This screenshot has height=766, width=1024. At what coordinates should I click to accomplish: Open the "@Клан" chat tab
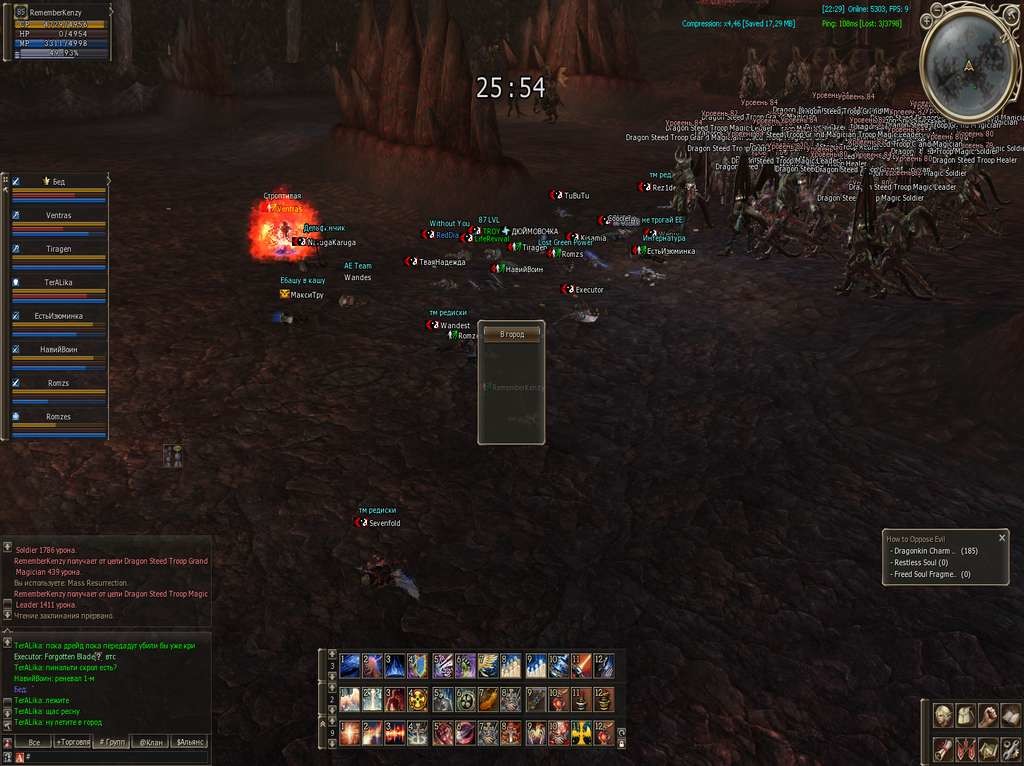[x=150, y=743]
